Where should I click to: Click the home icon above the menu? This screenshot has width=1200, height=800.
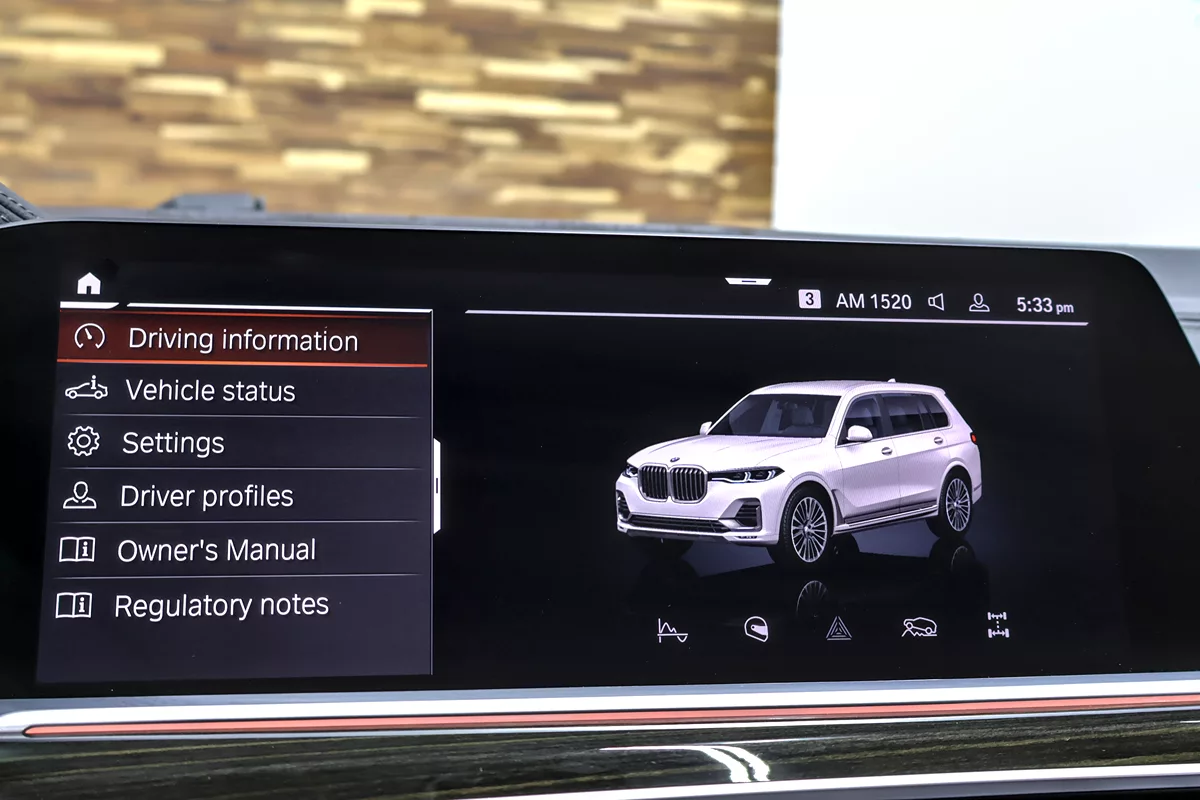pos(89,285)
